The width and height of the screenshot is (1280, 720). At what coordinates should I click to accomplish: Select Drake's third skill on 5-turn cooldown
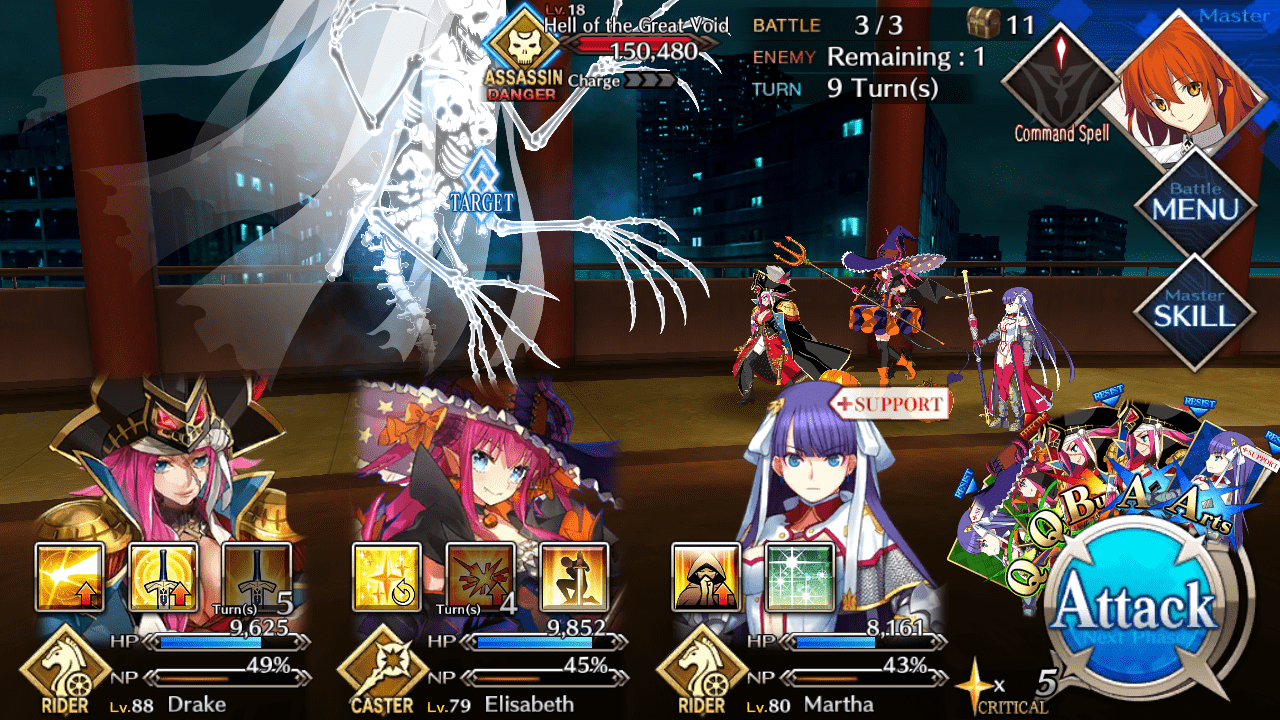click(x=256, y=577)
